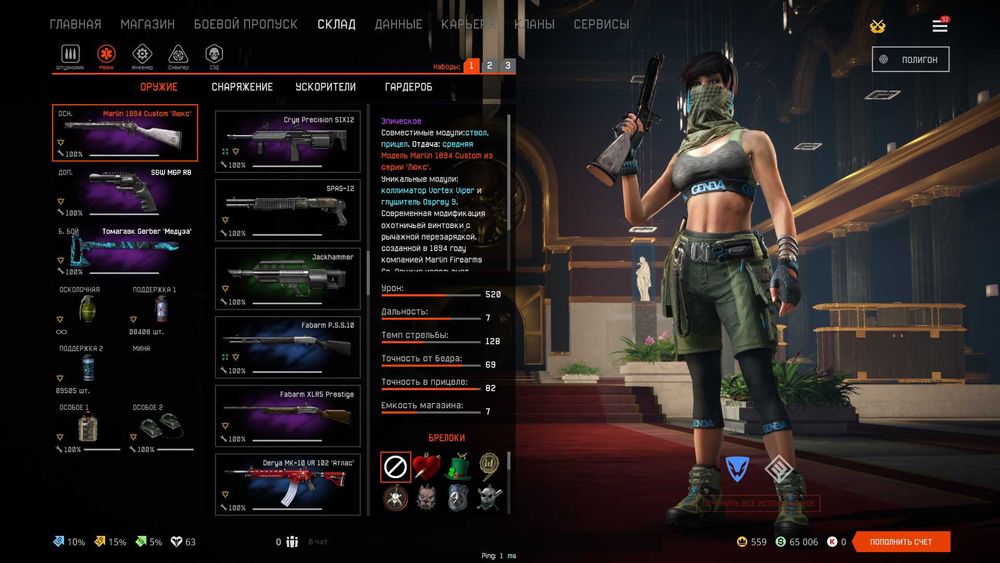Viewport: 1000px width, 563px height.
Task: Open the Магазин shop menu
Action: click(147, 24)
